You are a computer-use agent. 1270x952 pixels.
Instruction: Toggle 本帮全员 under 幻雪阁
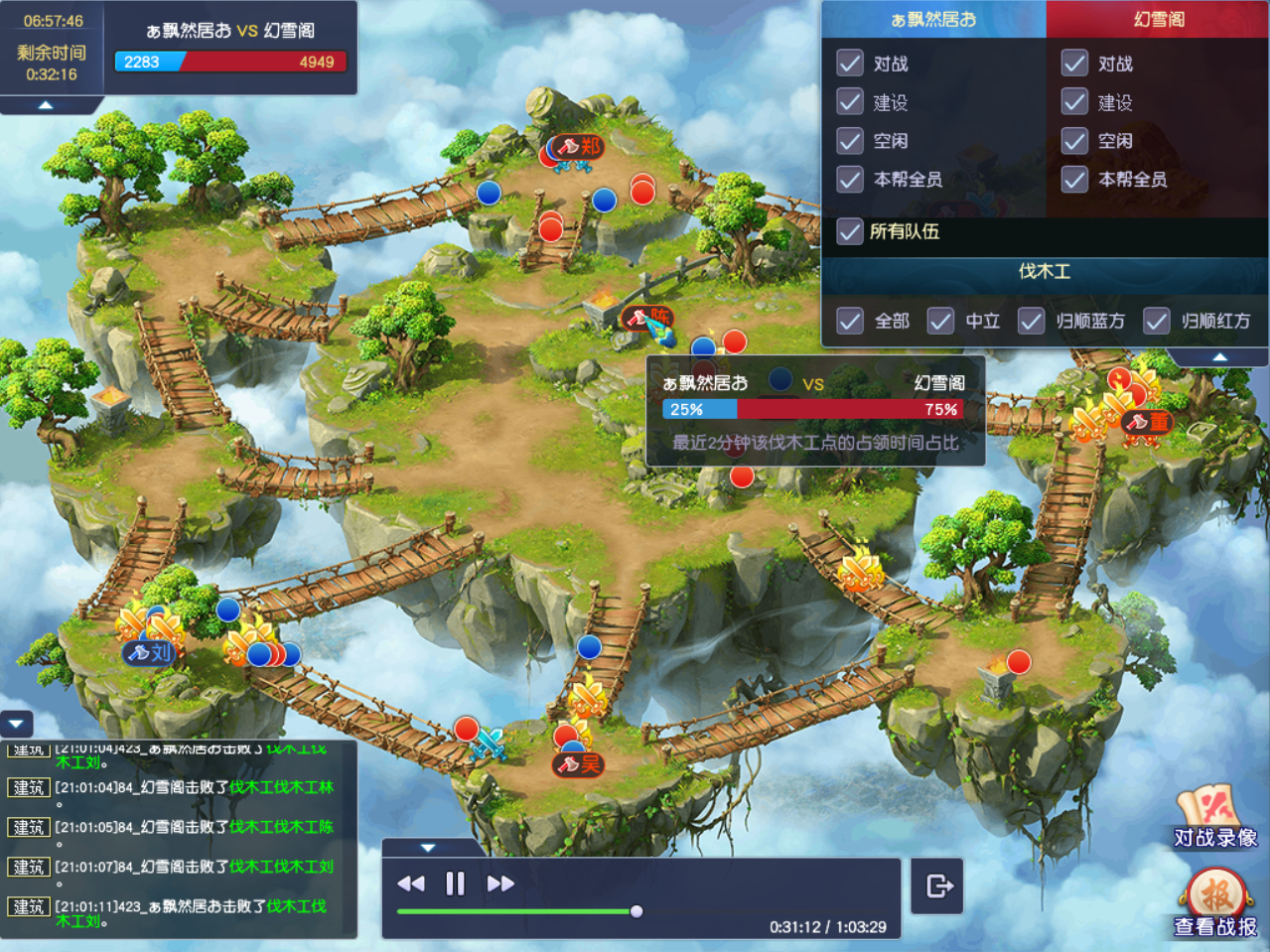click(x=1074, y=180)
